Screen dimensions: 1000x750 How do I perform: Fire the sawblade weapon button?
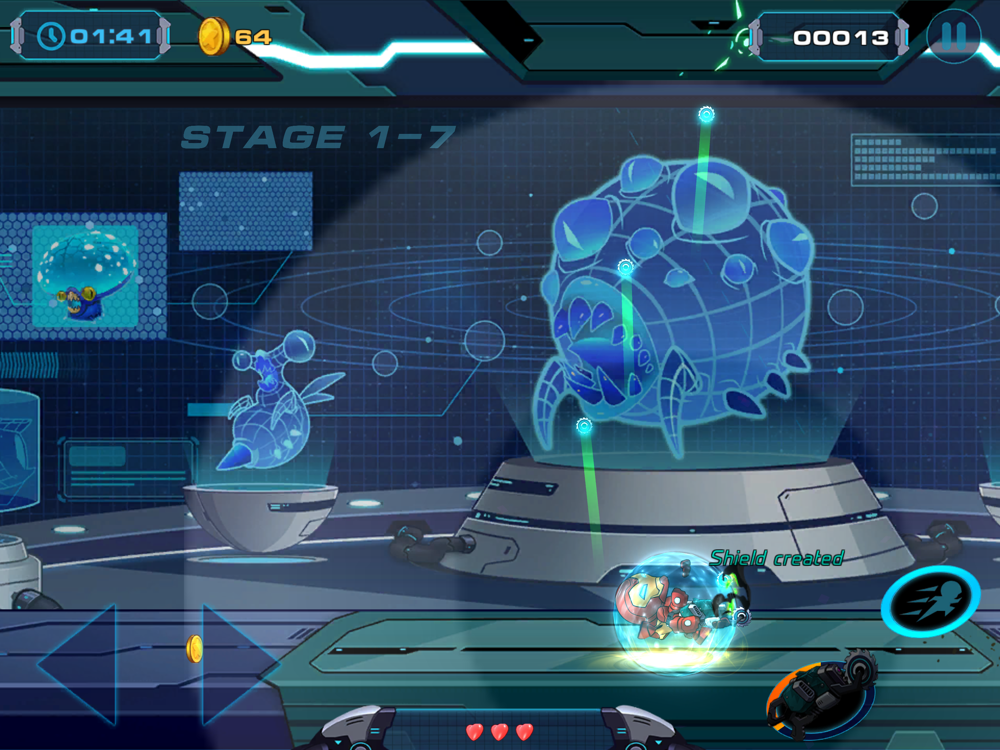pyautogui.click(x=822, y=694)
